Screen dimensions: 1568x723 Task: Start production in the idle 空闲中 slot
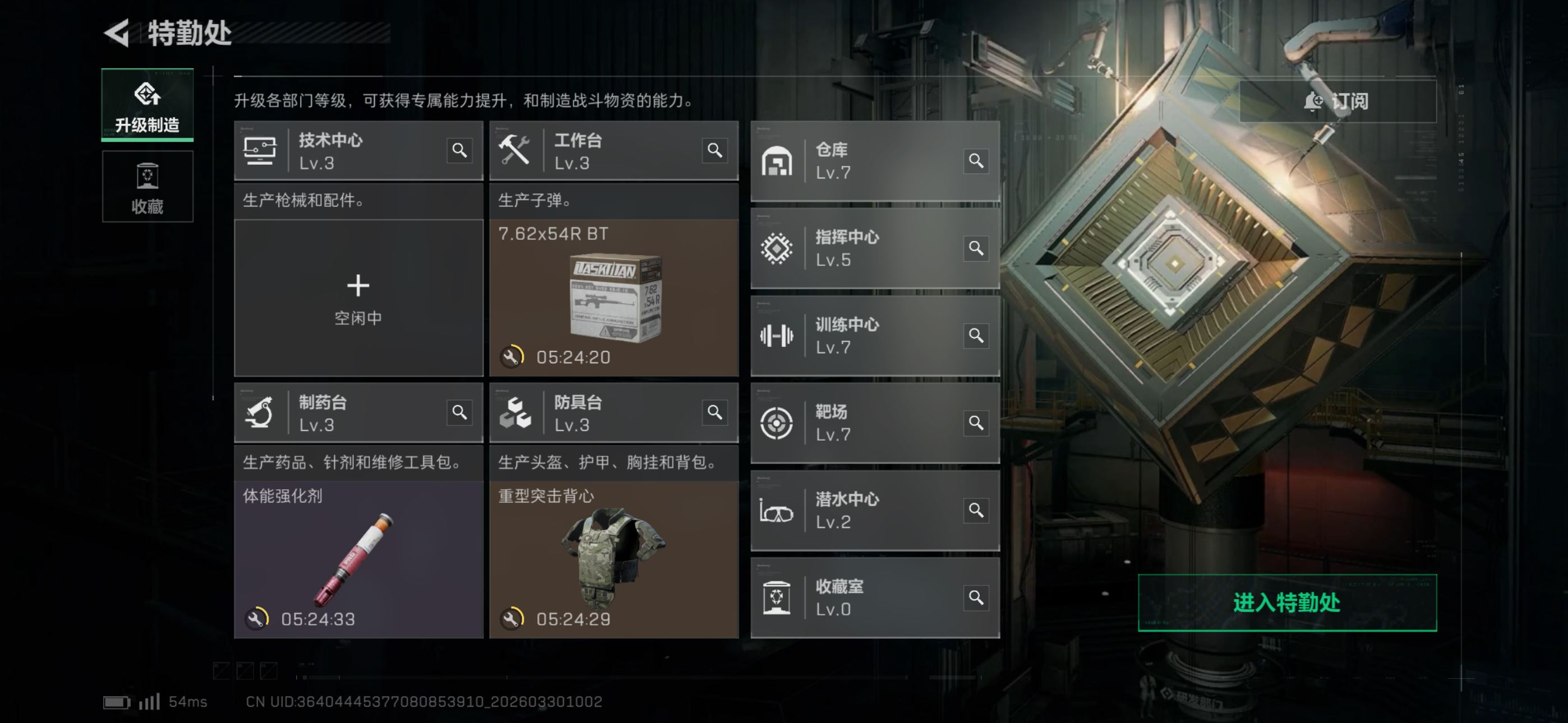point(358,298)
